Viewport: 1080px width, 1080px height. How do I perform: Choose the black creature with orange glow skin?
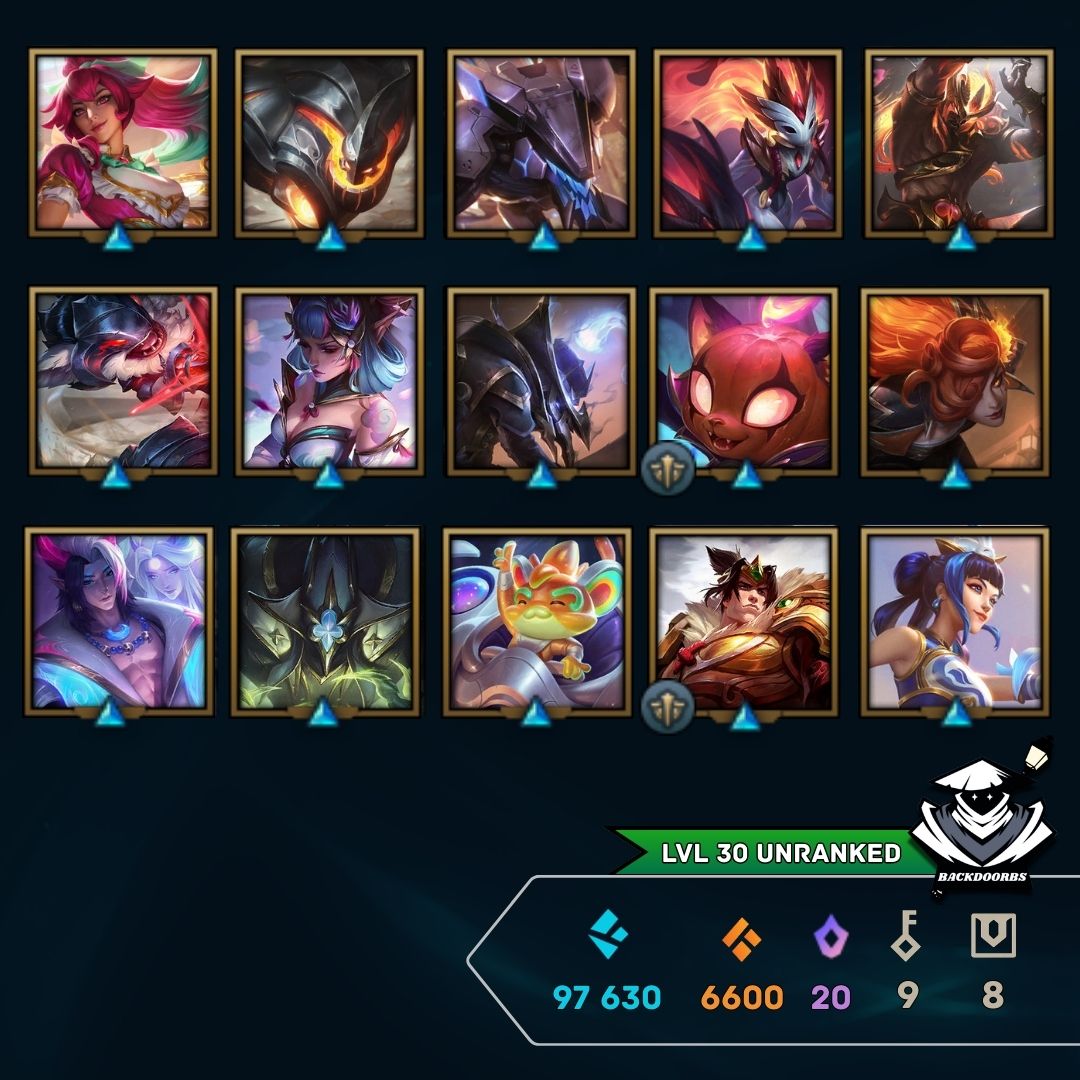[x=329, y=143]
